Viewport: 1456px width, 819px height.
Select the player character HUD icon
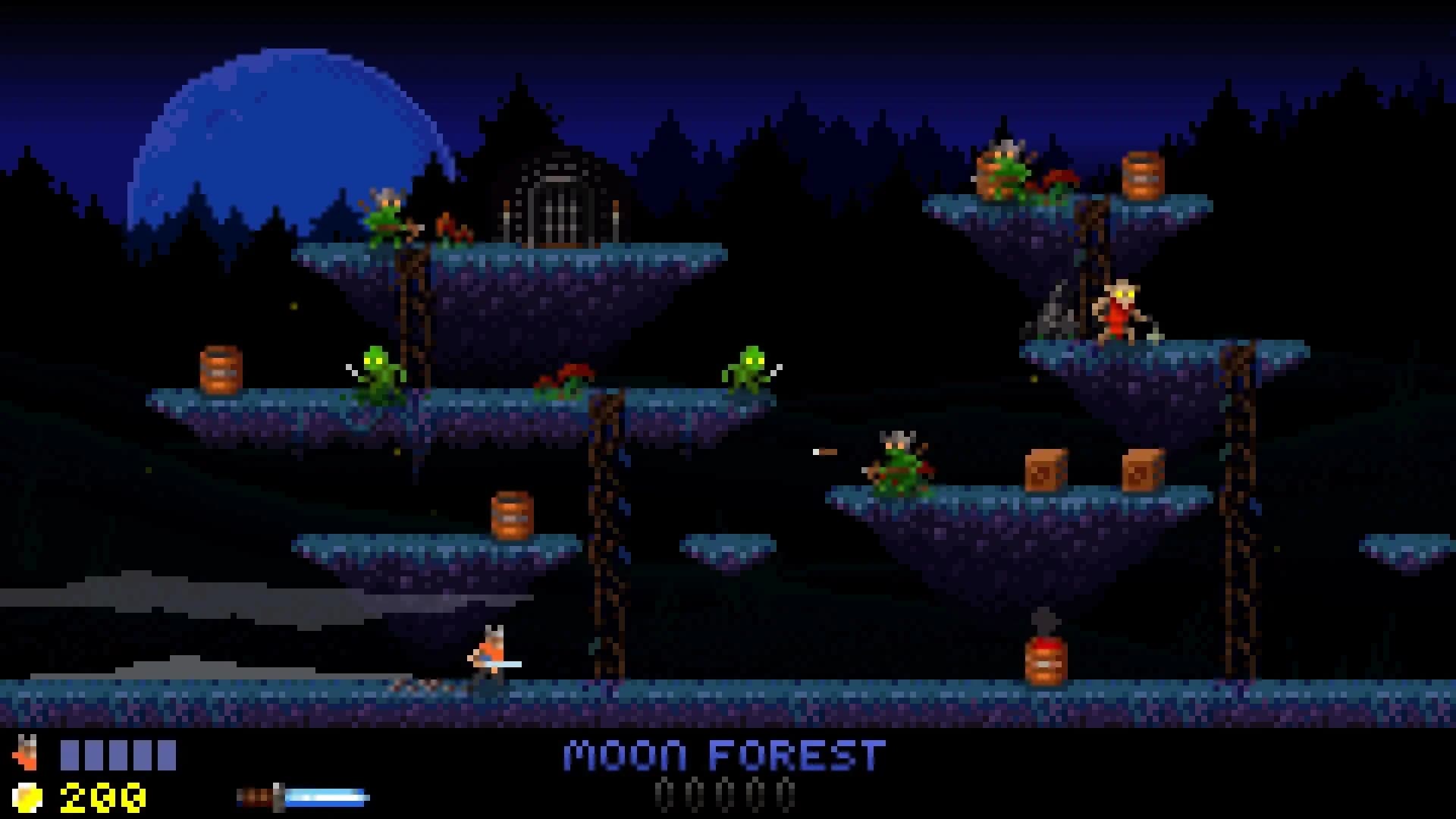30,753
